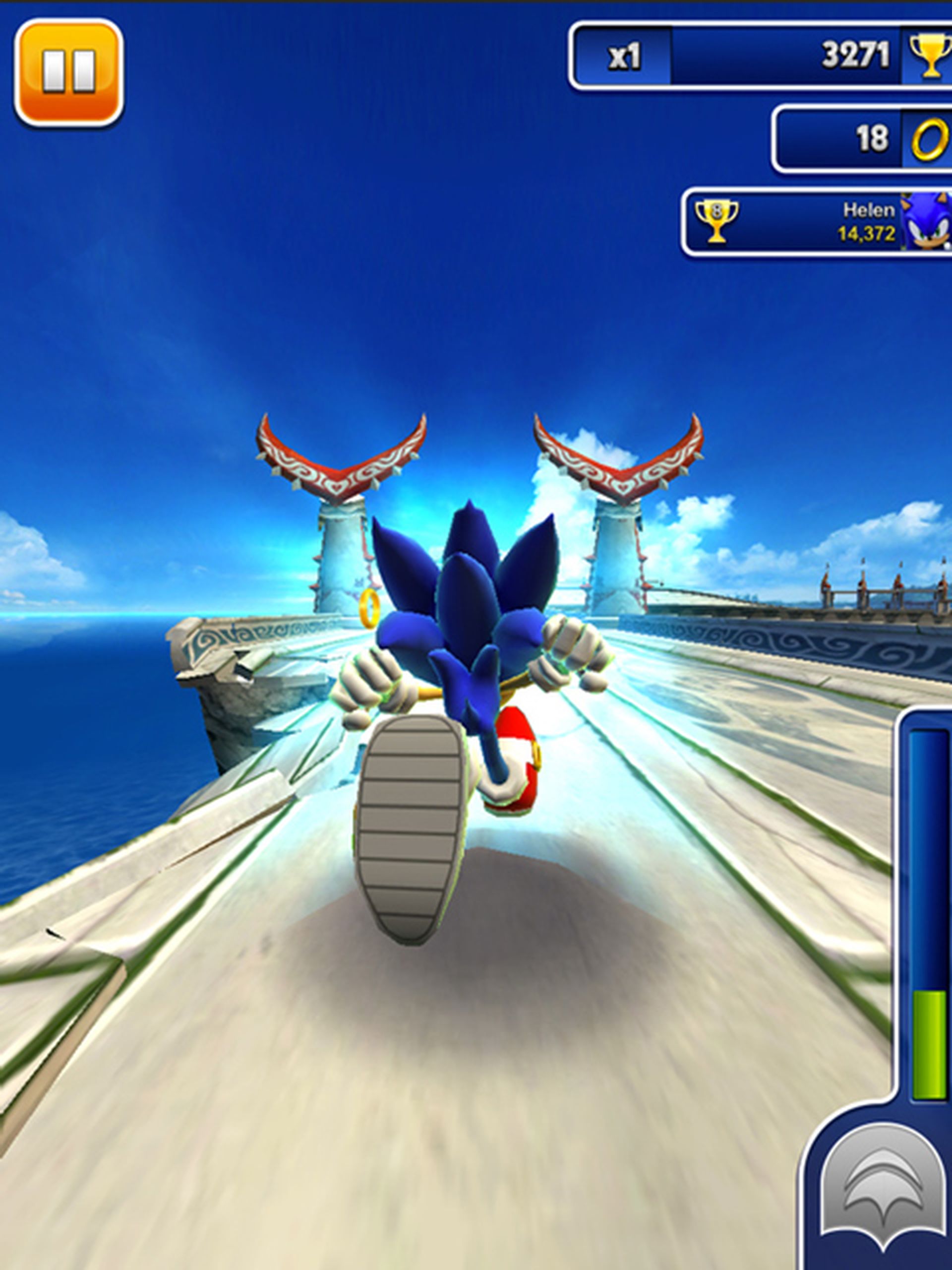The image size is (952, 1270).
Task: Tap Helen's score of 14,372
Action: pos(867,233)
